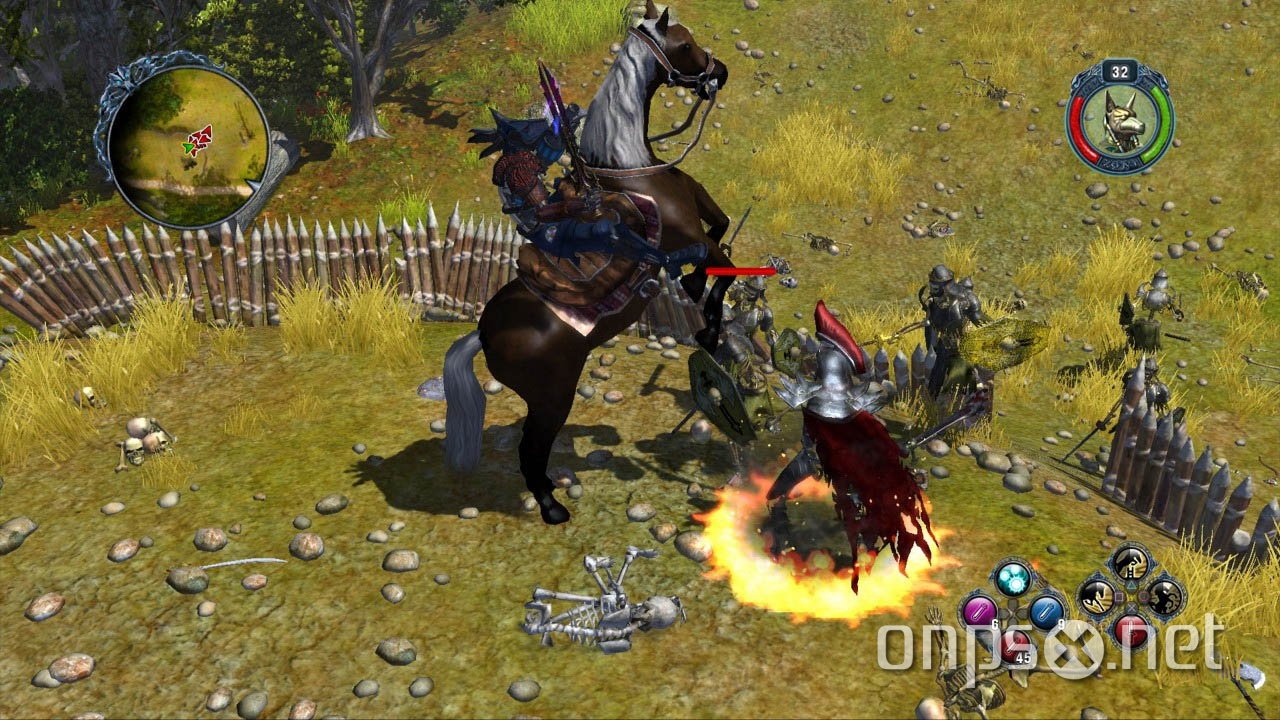Viewport: 1280px width, 720px height.
Task: Use the pink potion with count 6
Action: [977, 610]
